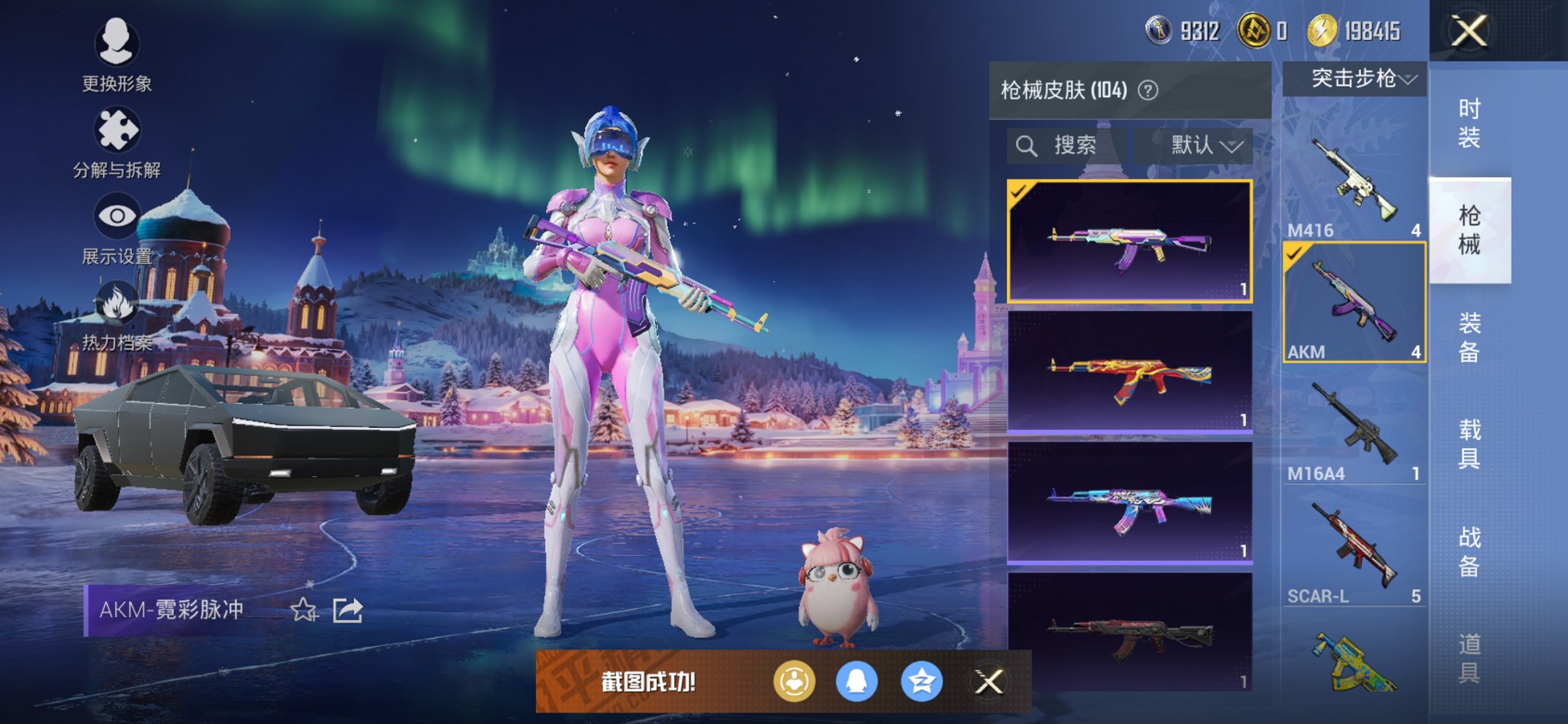Open the 更换形象 change appearance option
Image resolution: width=1568 pixels, height=724 pixels.
117,55
